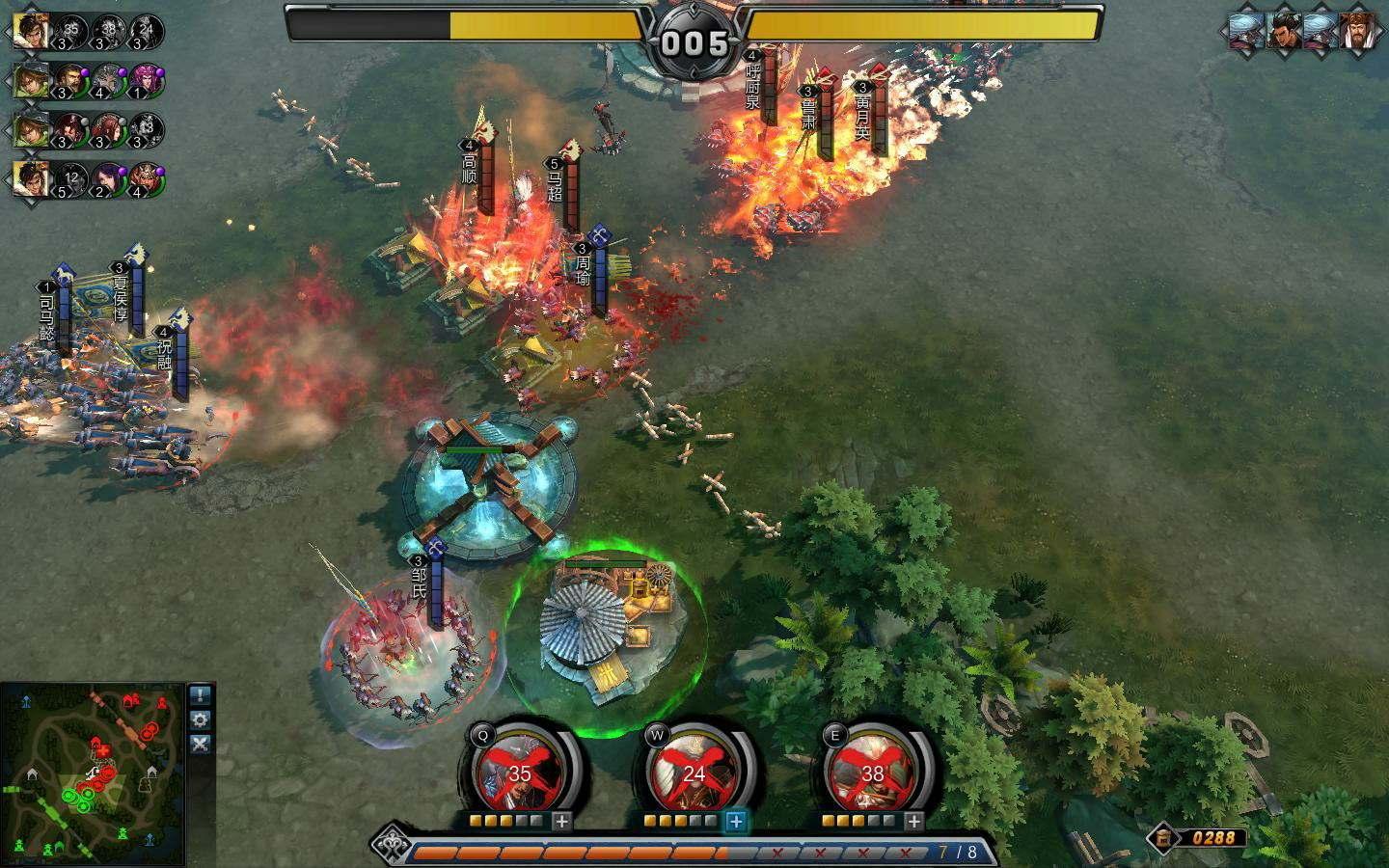Select the horned-mask hero portrait in team list
The image size is (1389, 868).
pos(146,178)
